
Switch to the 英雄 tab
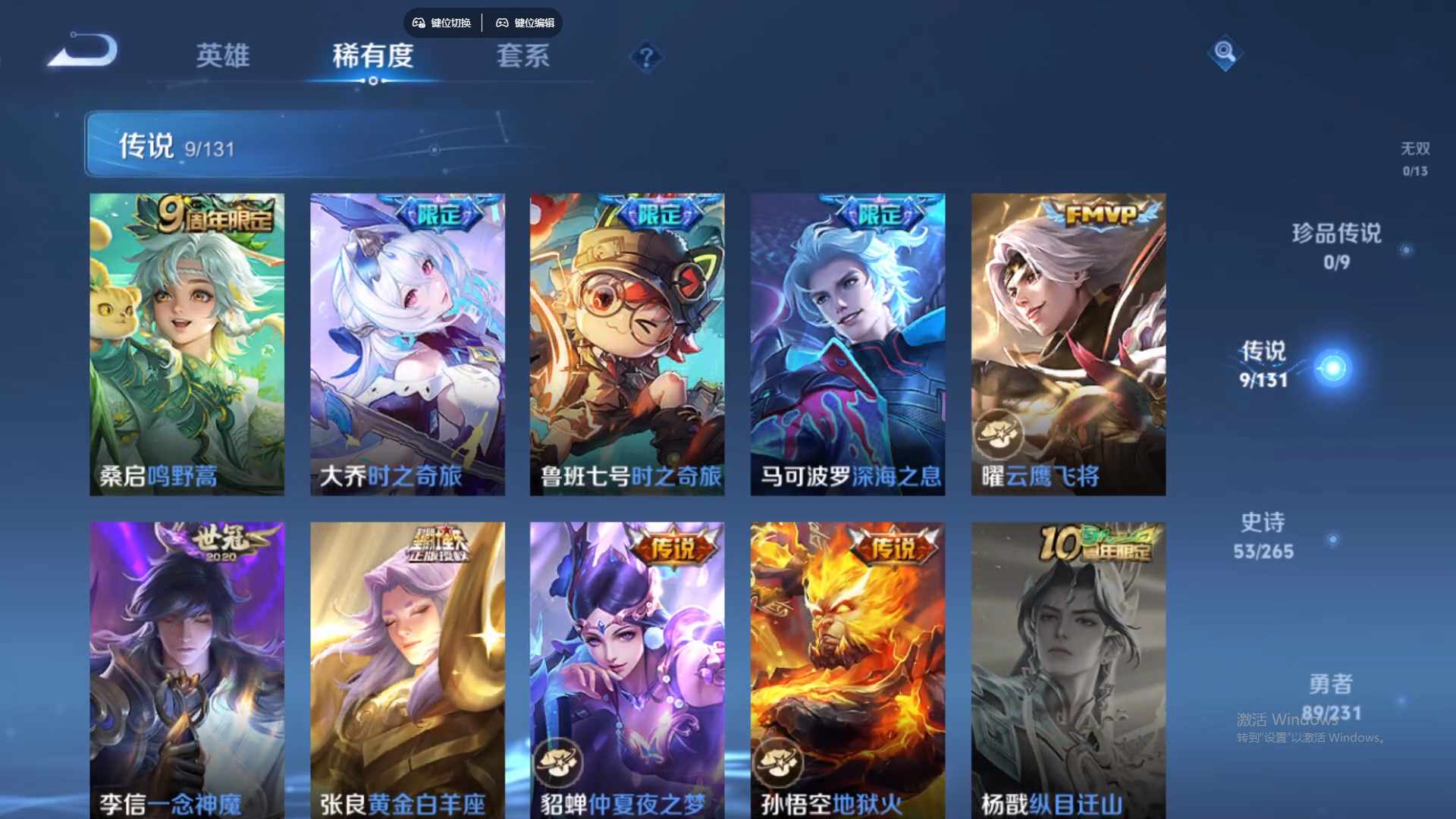click(x=223, y=57)
